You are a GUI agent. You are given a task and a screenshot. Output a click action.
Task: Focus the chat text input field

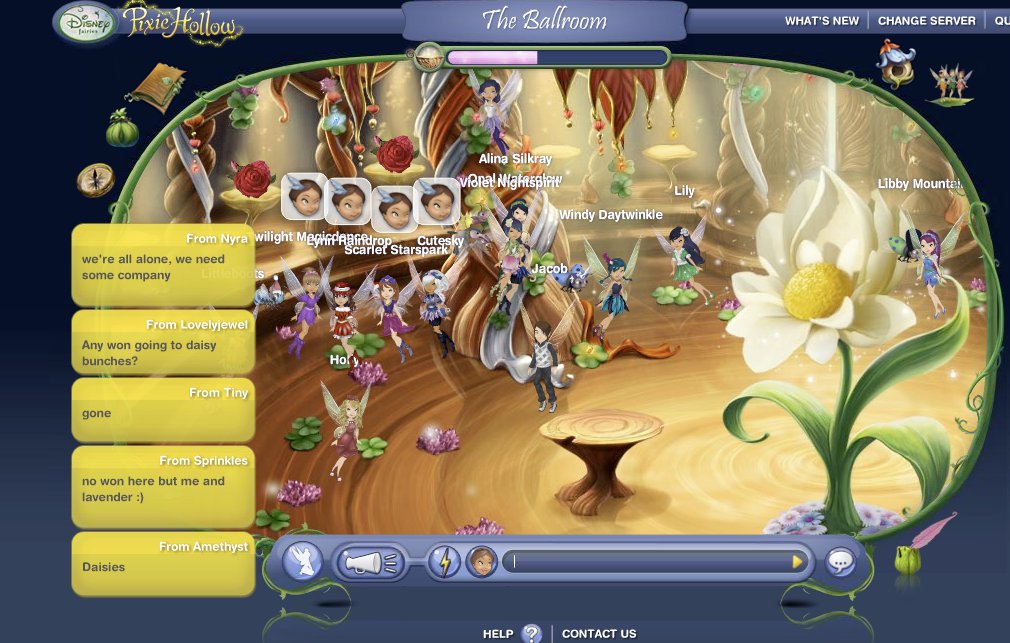point(650,562)
